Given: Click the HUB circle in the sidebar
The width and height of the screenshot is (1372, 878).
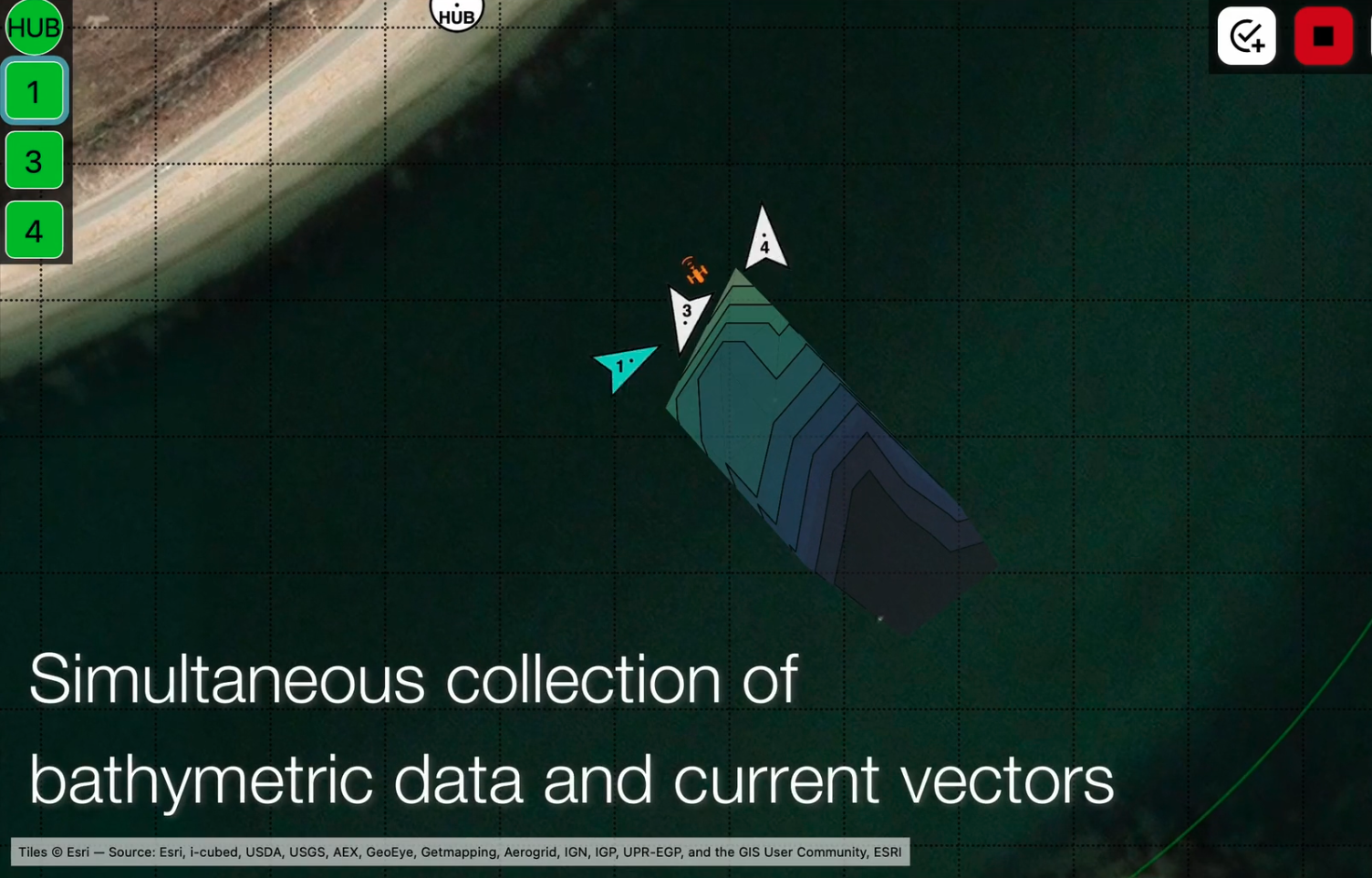Looking at the screenshot, I should 34,26.
